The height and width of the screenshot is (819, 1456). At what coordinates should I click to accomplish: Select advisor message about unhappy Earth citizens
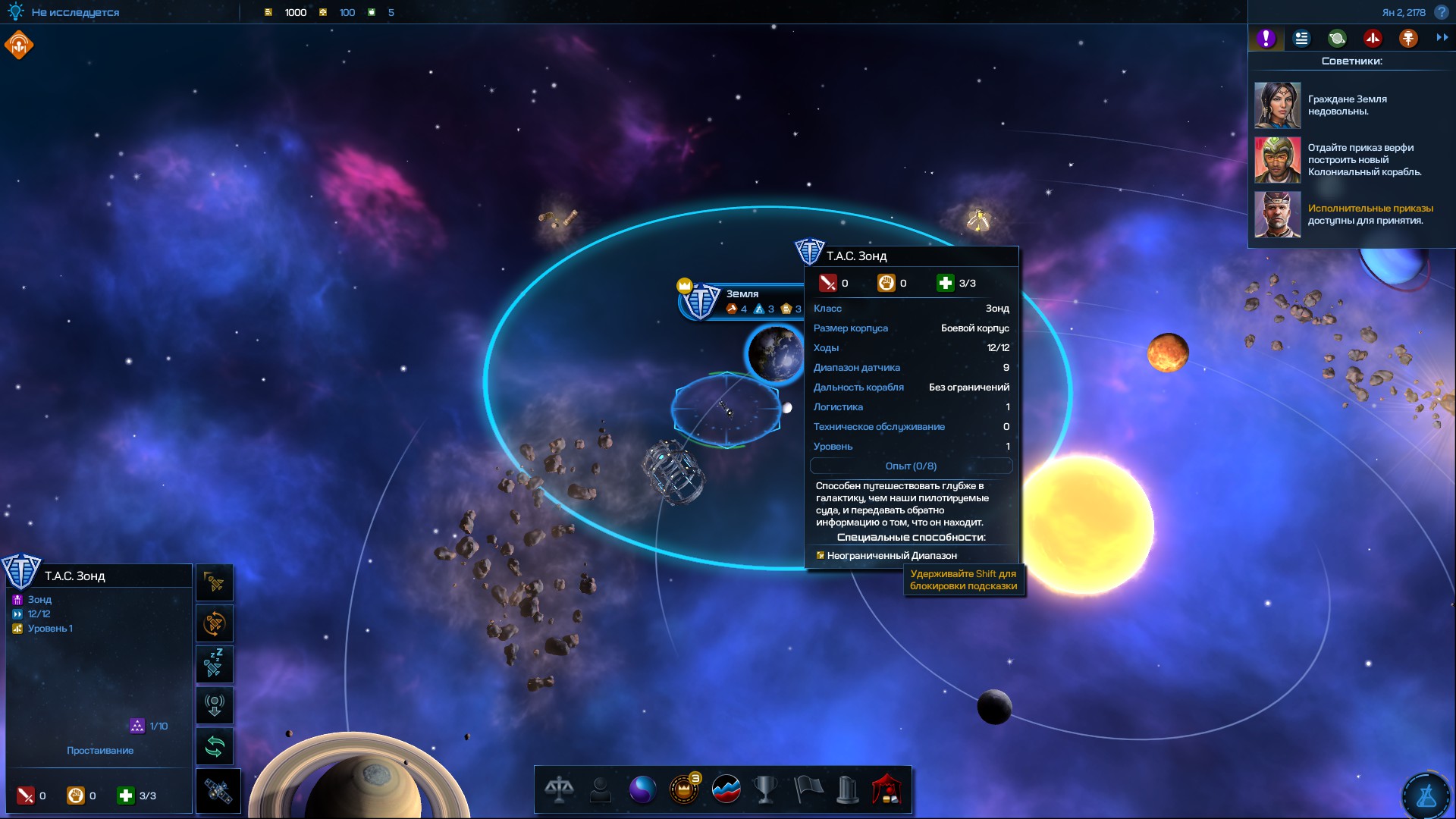point(1347,105)
